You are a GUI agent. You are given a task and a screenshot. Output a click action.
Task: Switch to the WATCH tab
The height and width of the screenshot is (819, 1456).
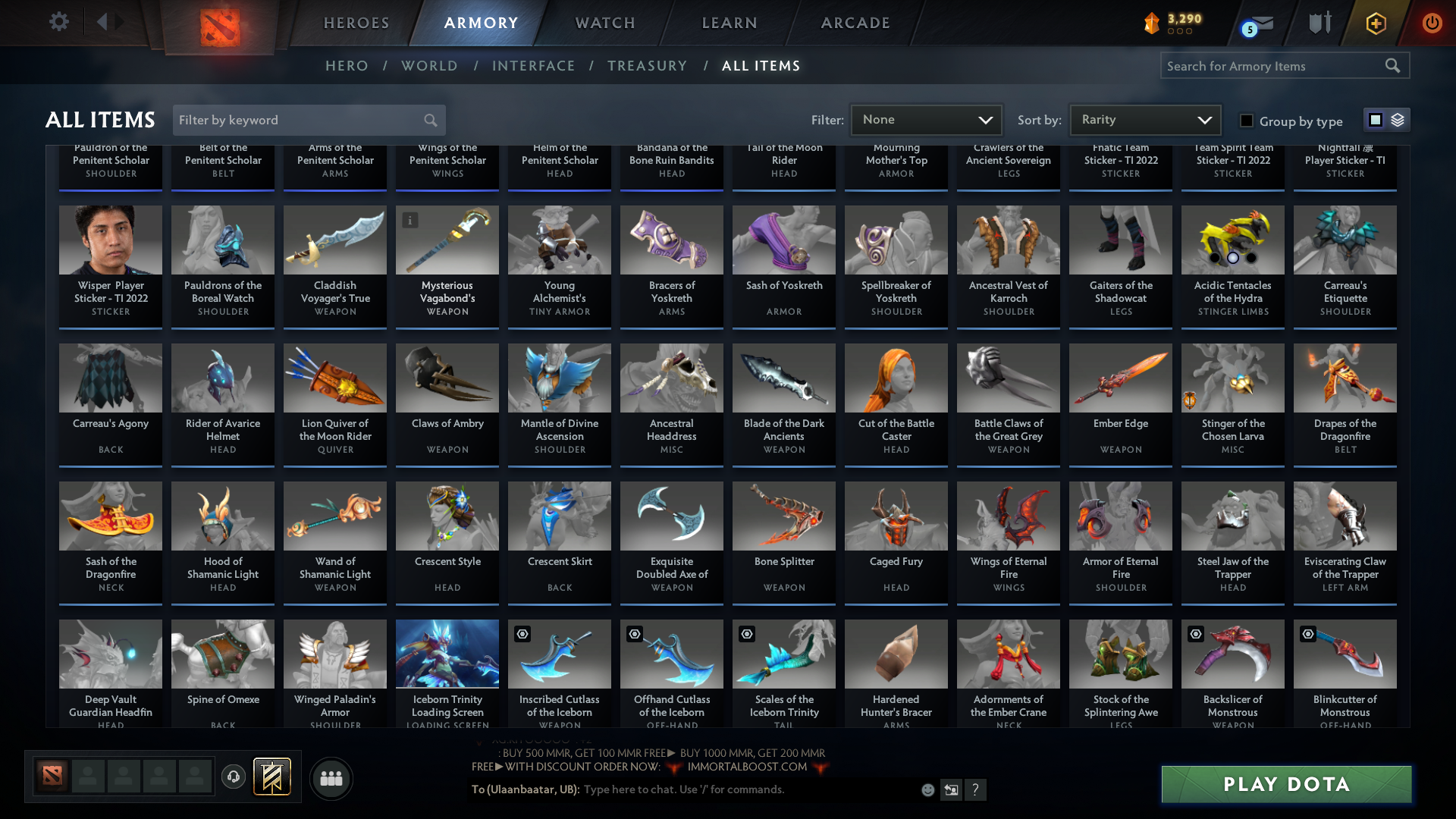tap(604, 23)
